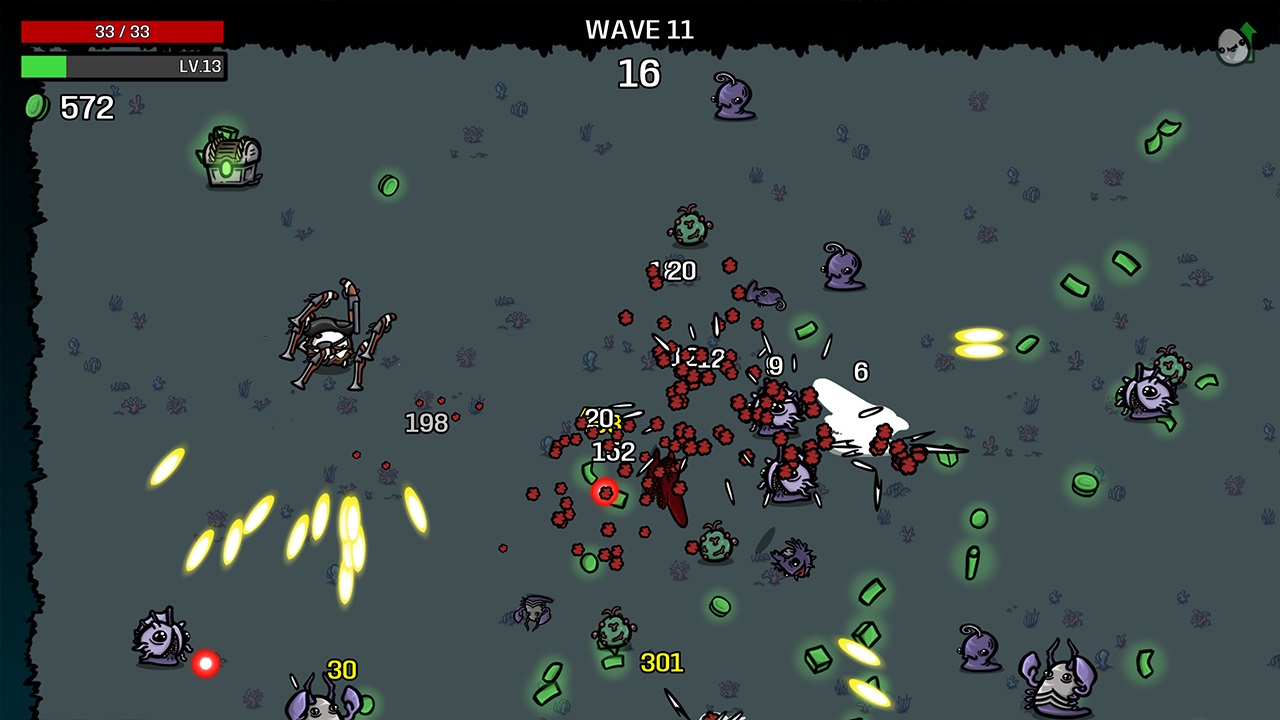The image size is (1280, 720).
Task: Click the red laser sight dot bottom-left
Action: click(206, 665)
